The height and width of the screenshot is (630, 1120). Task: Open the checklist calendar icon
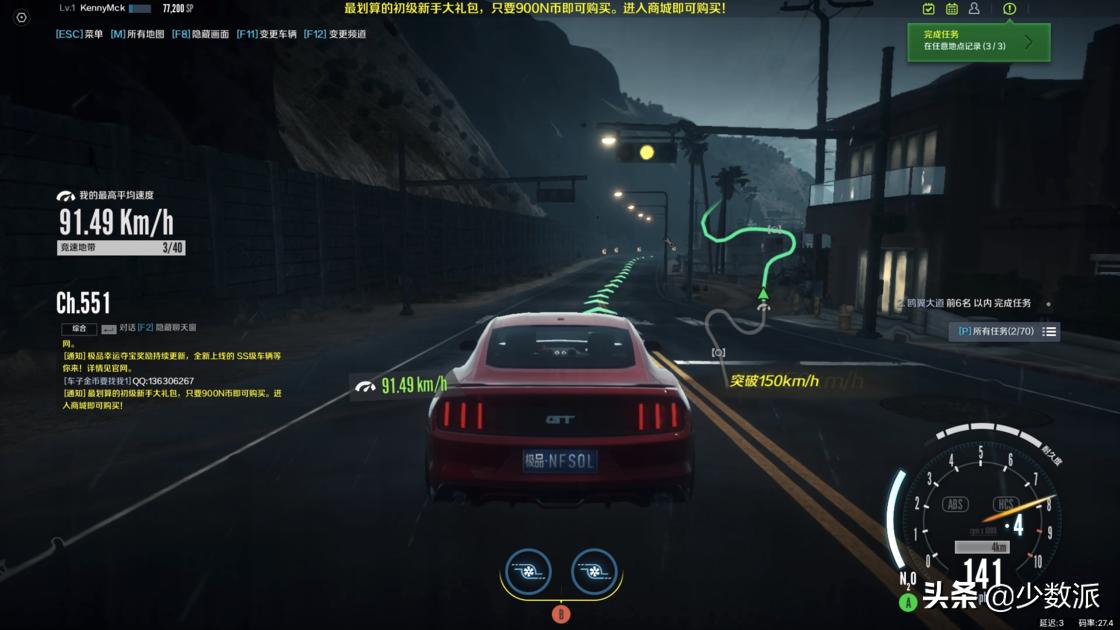[x=929, y=9]
